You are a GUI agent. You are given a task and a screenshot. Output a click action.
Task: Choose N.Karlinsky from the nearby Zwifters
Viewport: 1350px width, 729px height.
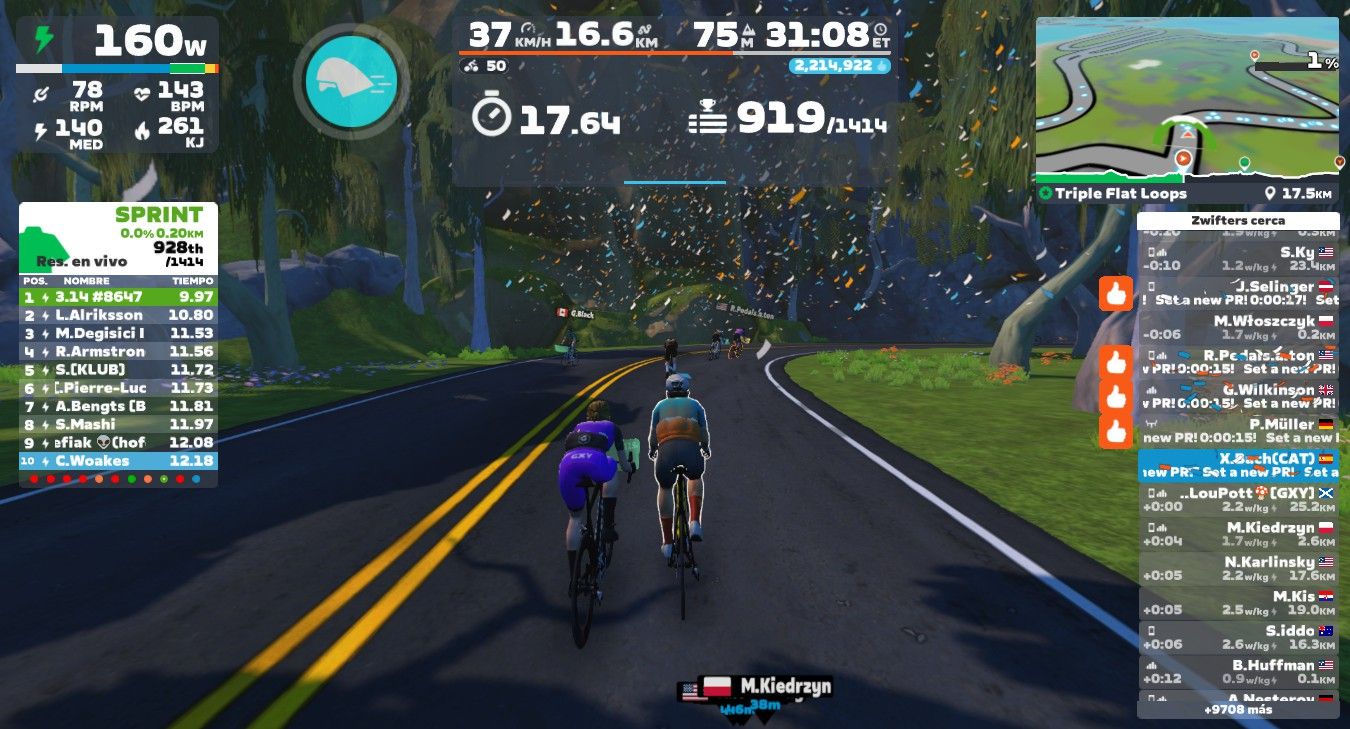coord(1238,568)
